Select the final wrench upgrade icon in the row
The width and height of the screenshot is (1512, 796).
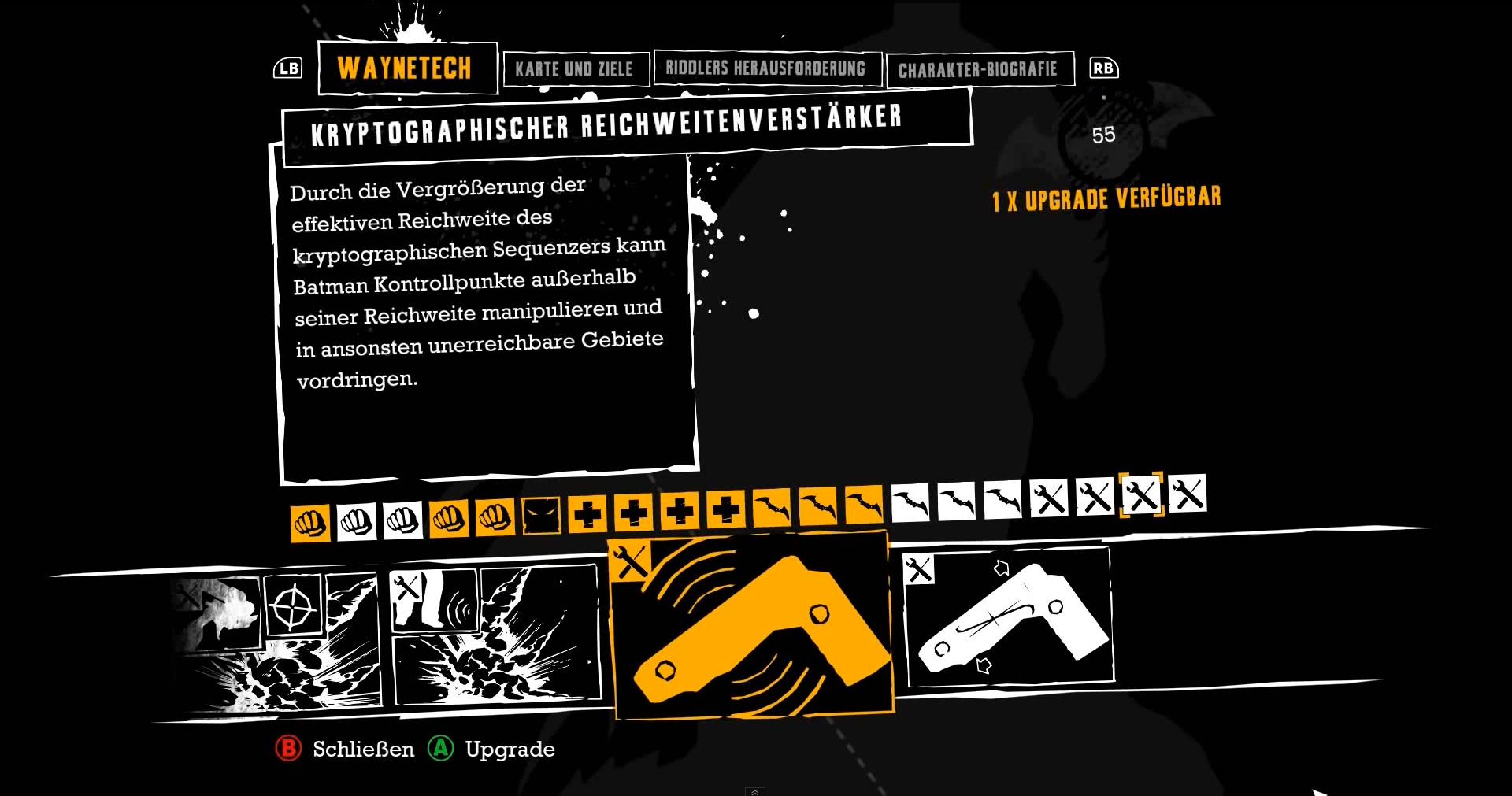pos(1189,496)
